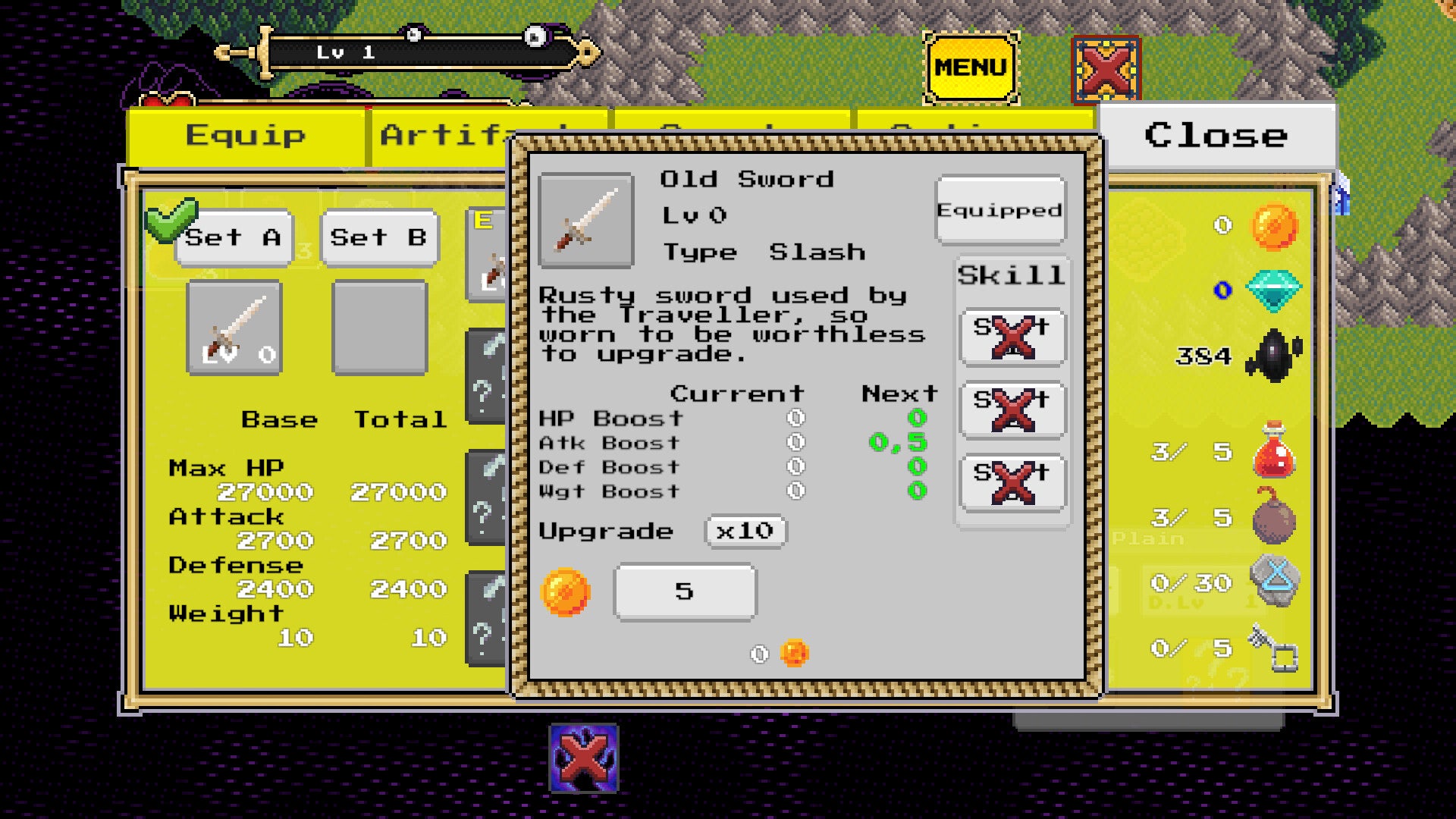Select the silver key item icon
The height and width of the screenshot is (819, 1456).
[1274, 648]
